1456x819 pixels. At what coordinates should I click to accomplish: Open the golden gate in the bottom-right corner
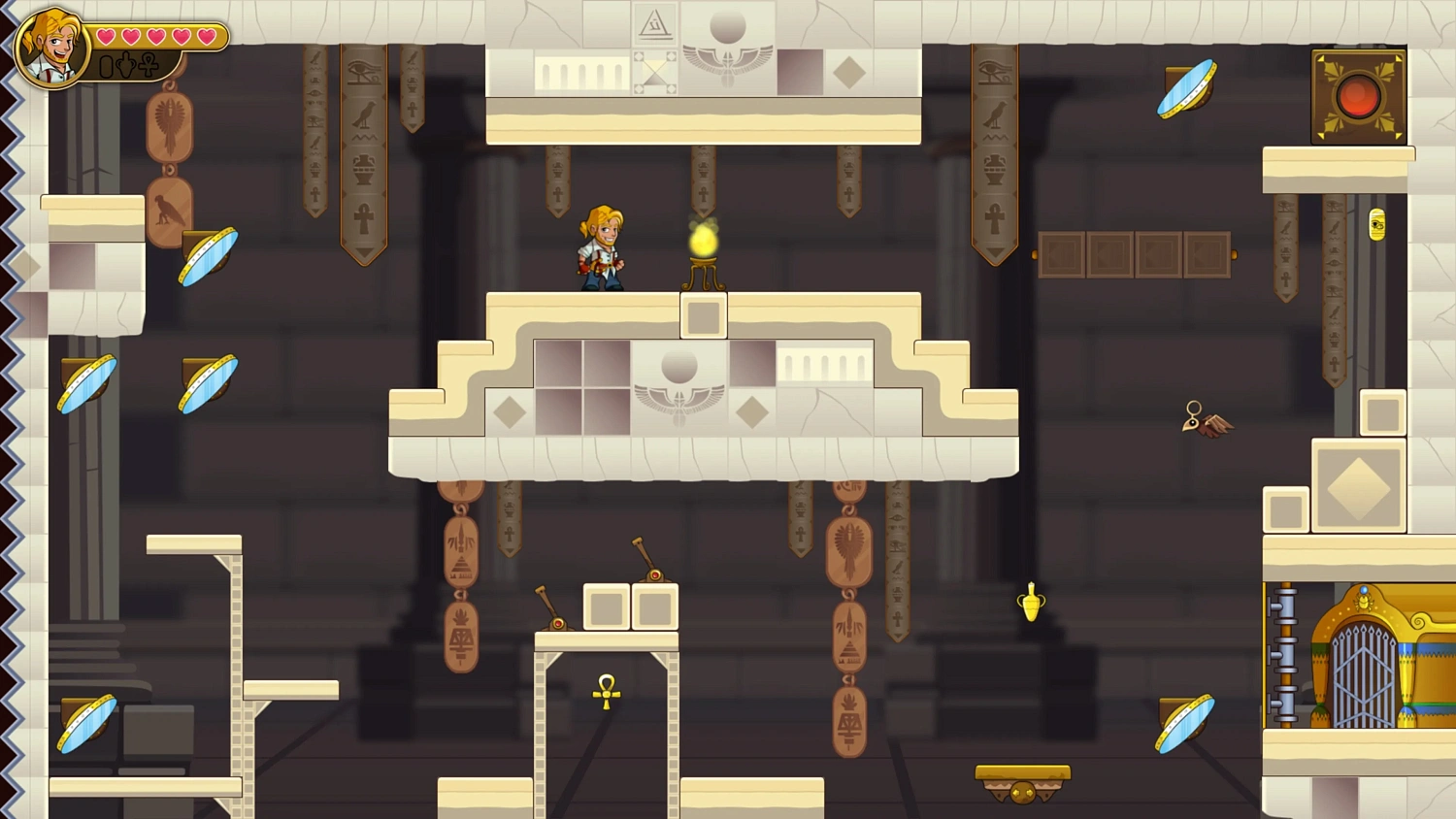[1364, 670]
